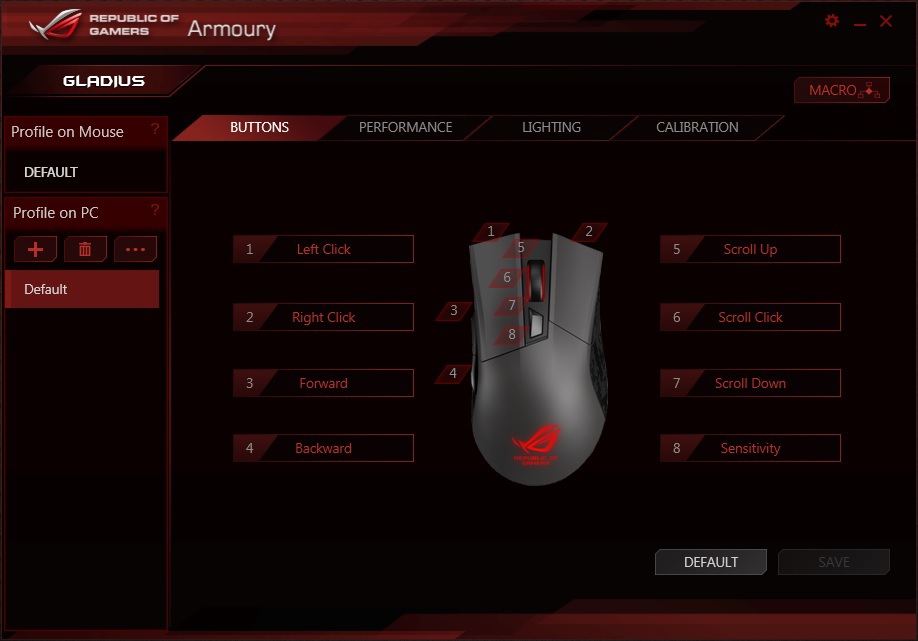Open the gear settings icon
This screenshot has width=918, height=641.
click(832, 21)
